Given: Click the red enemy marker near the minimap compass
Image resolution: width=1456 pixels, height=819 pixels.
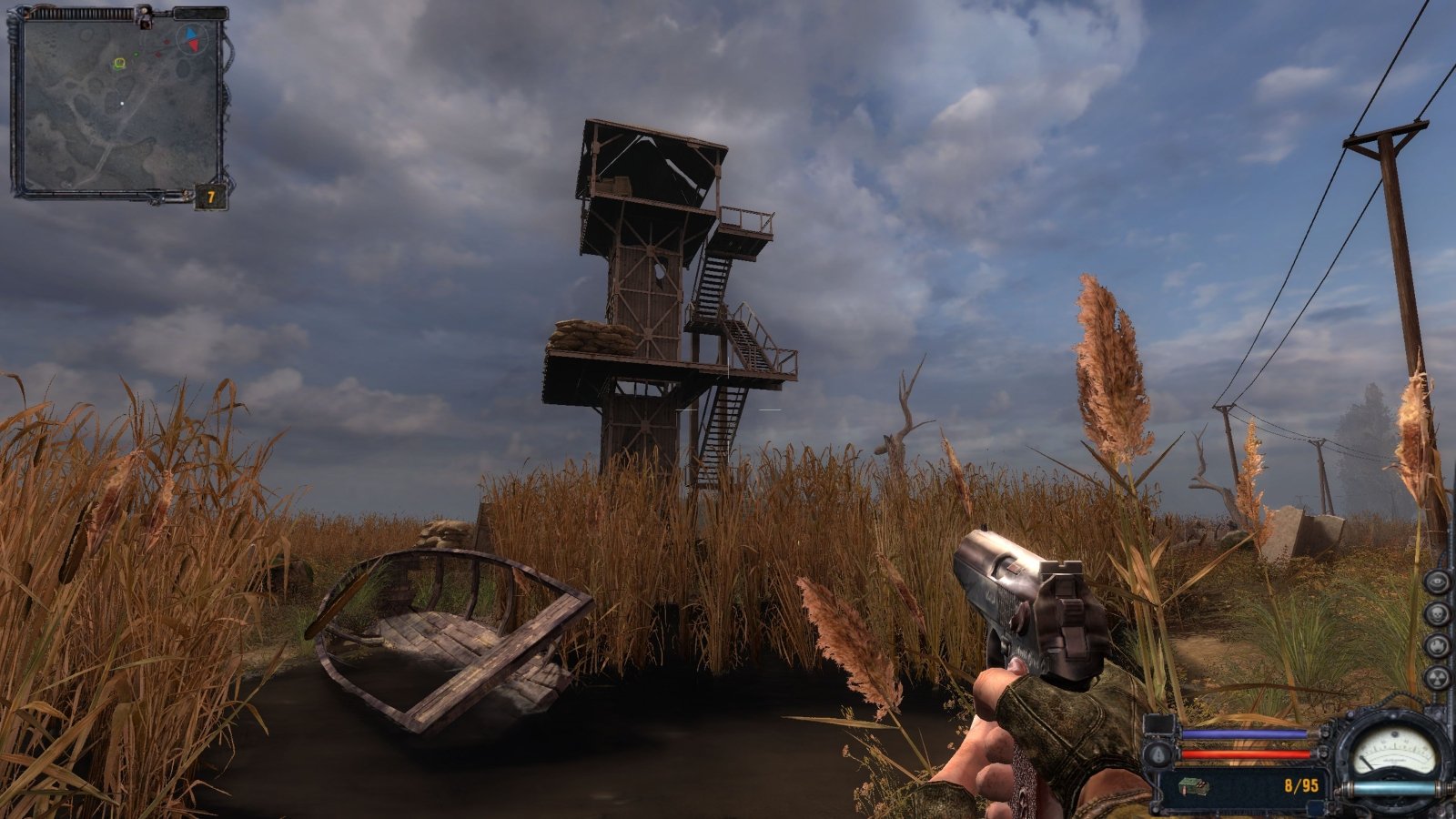Looking at the screenshot, I should click(x=167, y=41).
